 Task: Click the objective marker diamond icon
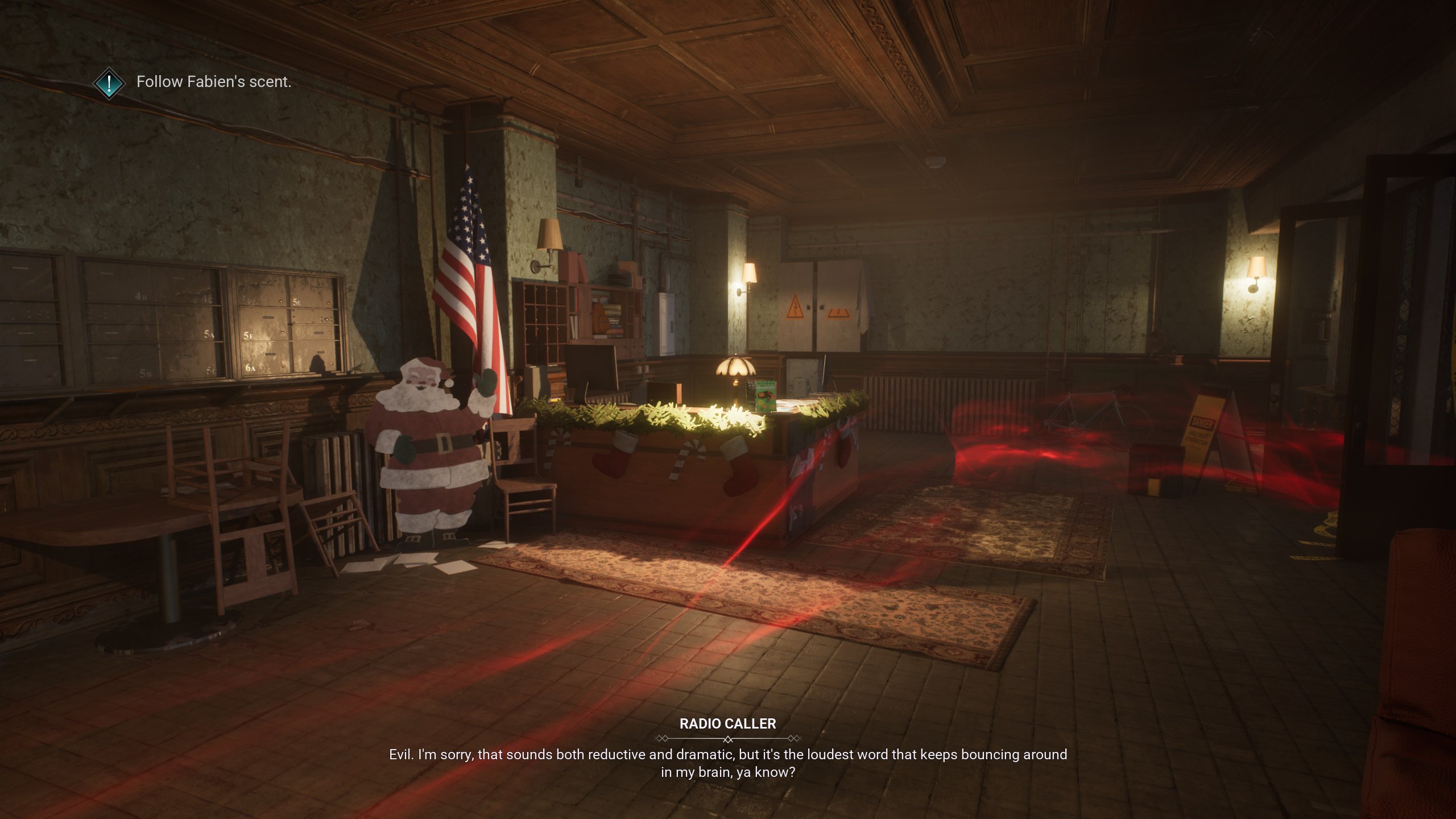[x=109, y=83]
